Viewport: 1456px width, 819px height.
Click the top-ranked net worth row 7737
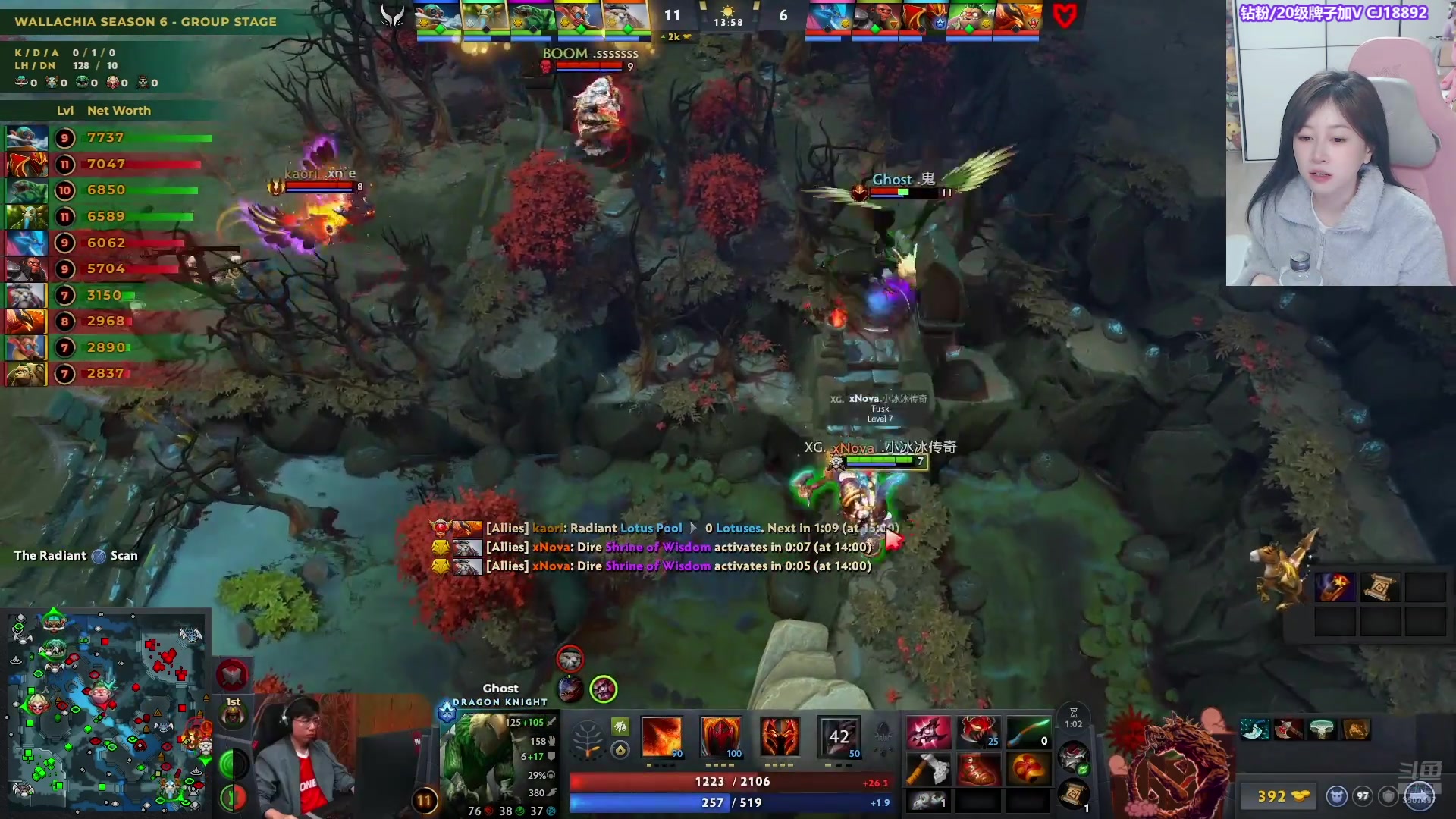pos(114,138)
